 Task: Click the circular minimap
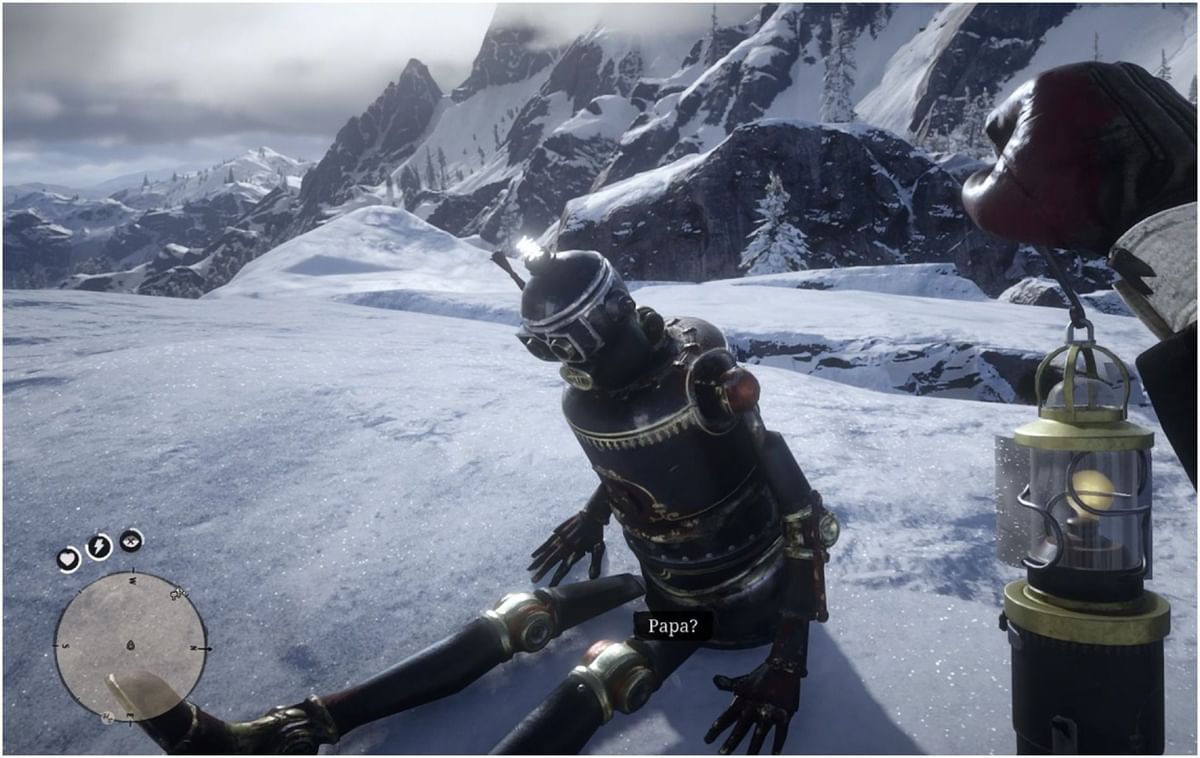click(x=130, y=645)
